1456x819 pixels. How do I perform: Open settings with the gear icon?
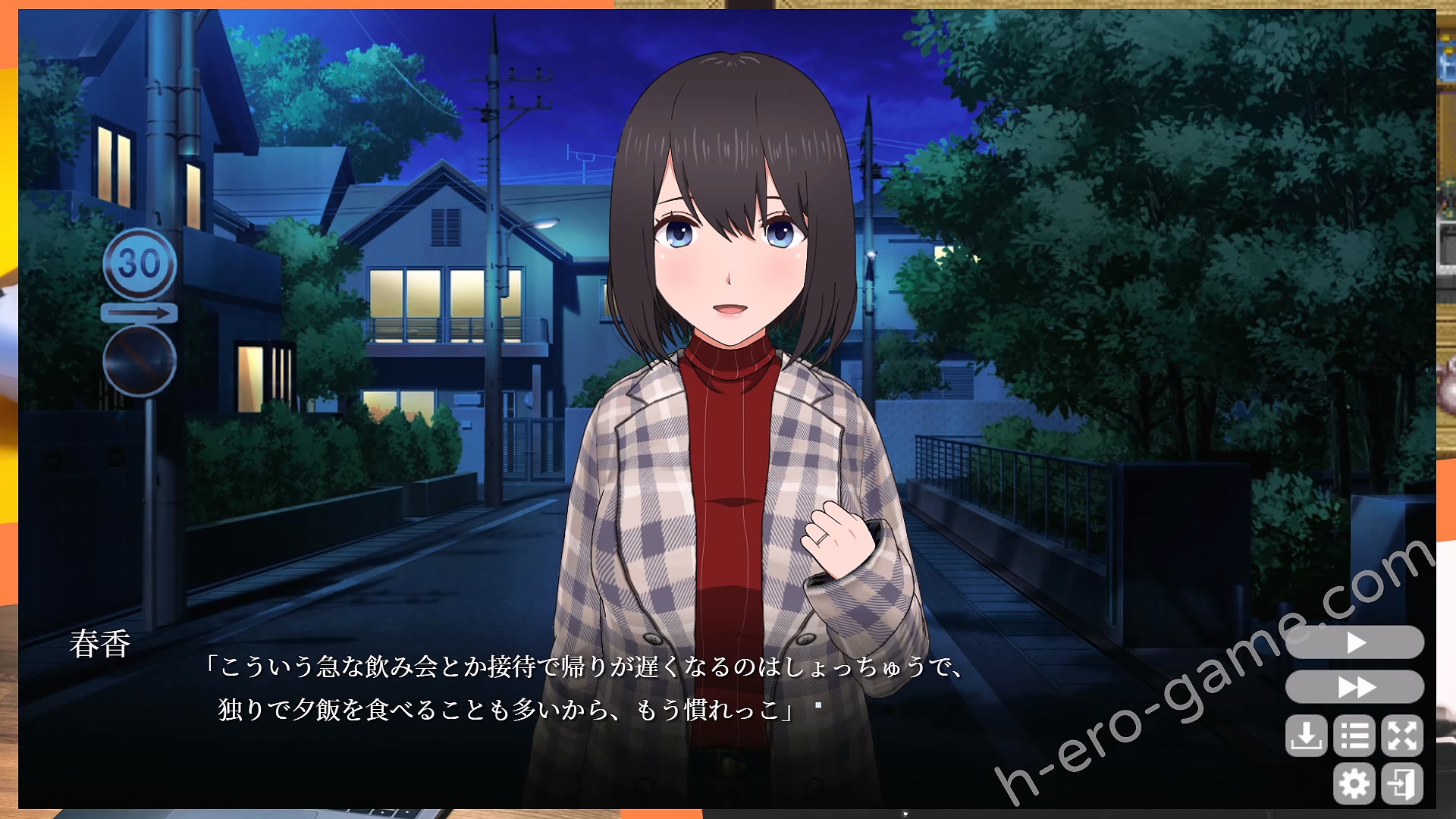pos(1354,783)
